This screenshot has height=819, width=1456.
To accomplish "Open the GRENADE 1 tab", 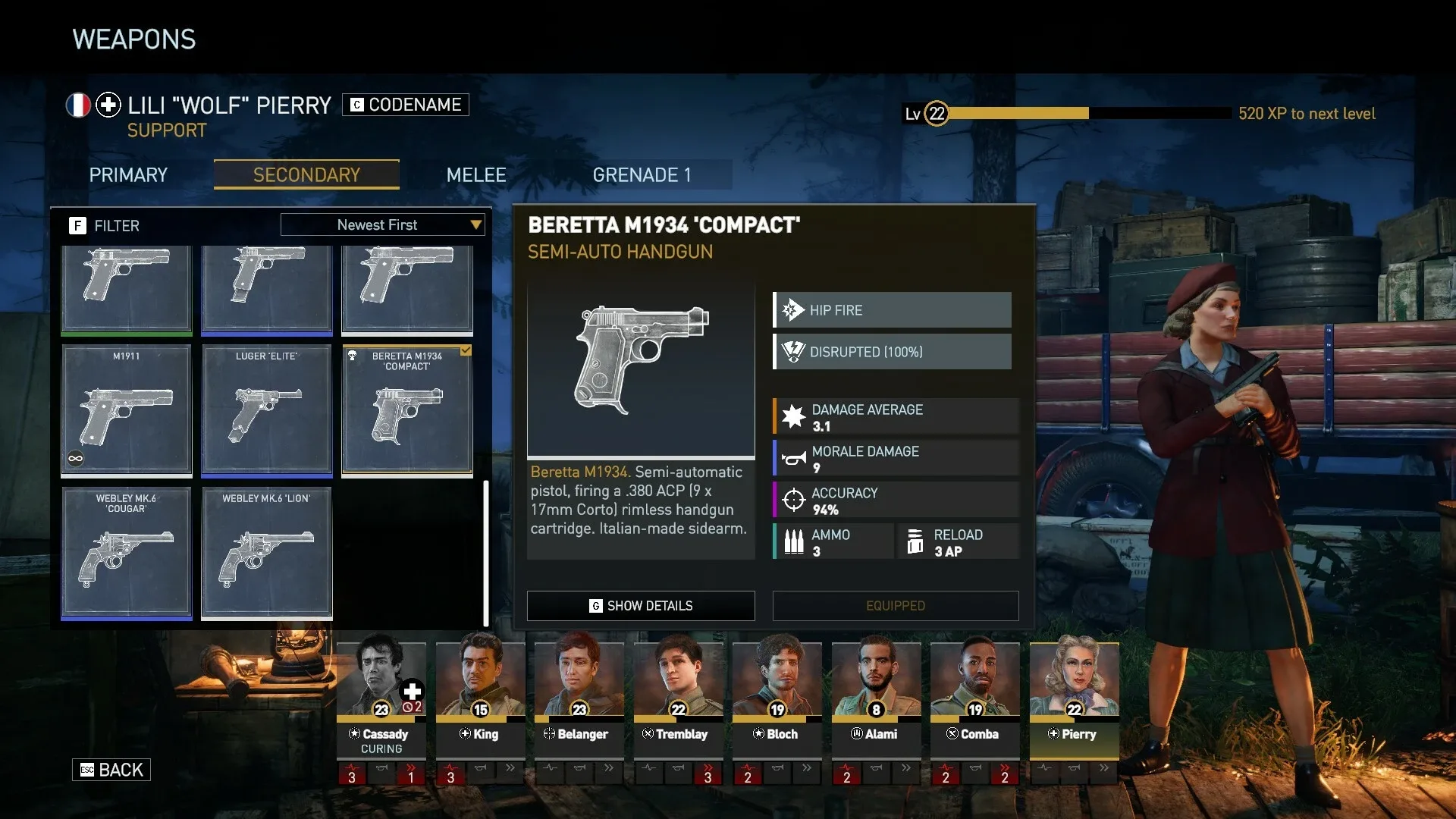I will click(643, 174).
